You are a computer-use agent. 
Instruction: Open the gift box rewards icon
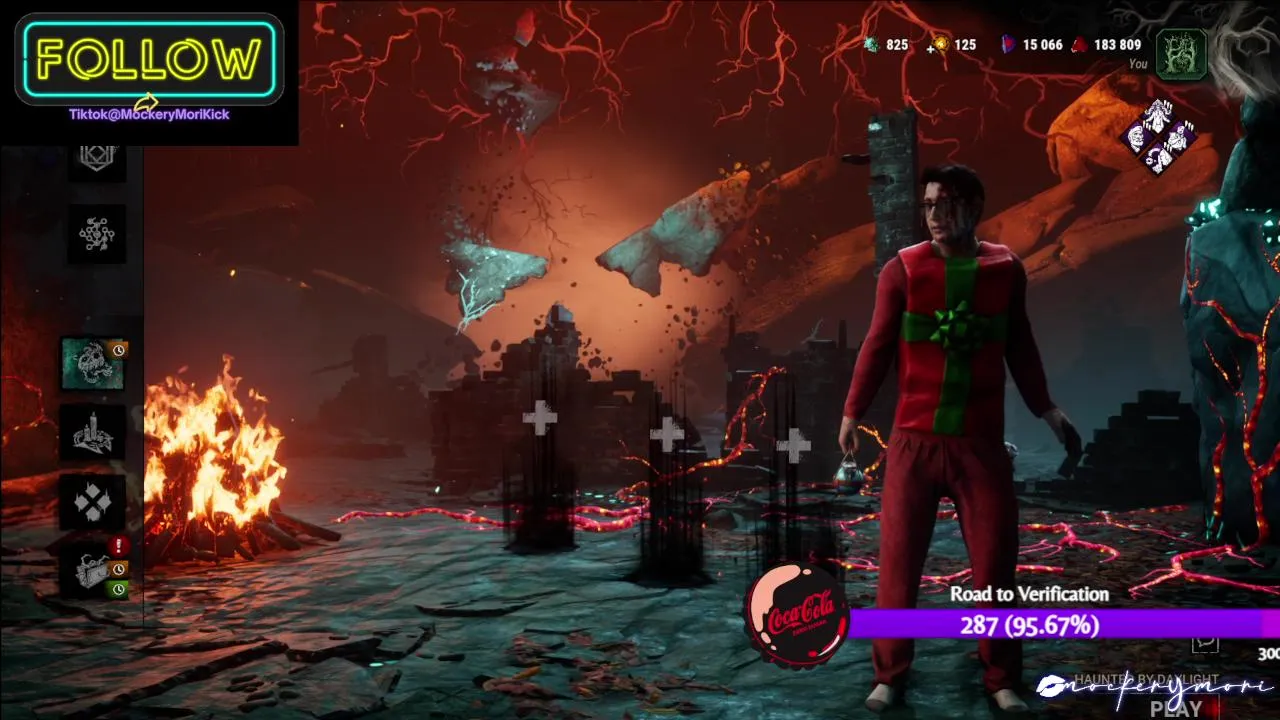[93, 571]
